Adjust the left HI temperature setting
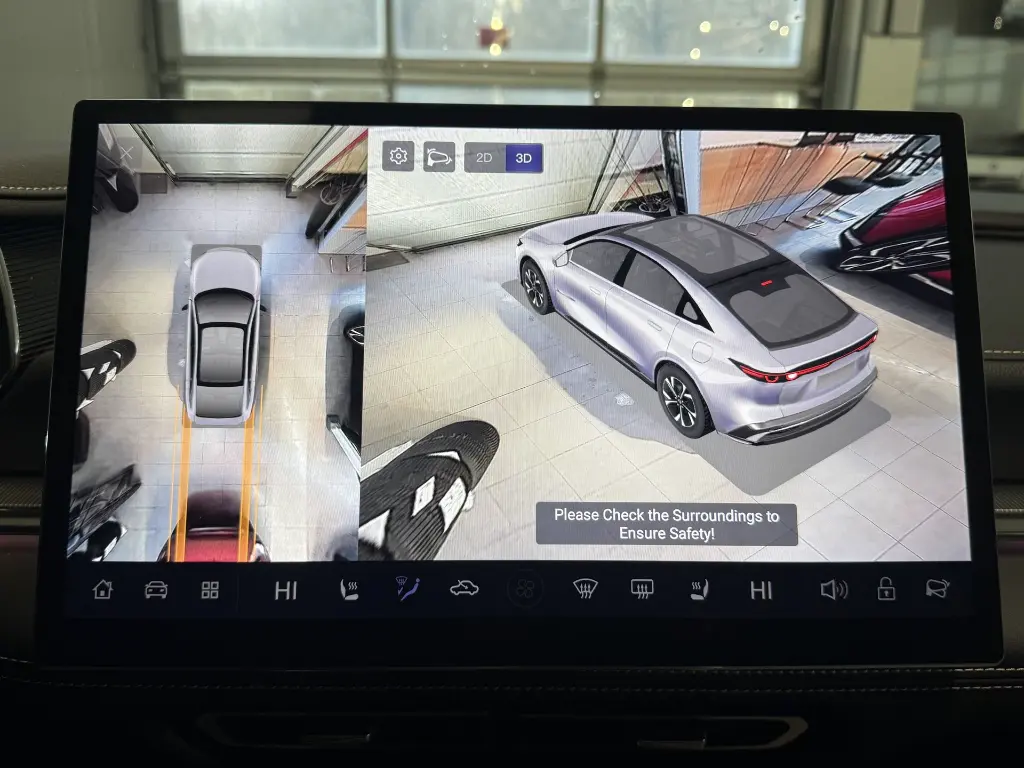The width and height of the screenshot is (1024, 768). 286,590
